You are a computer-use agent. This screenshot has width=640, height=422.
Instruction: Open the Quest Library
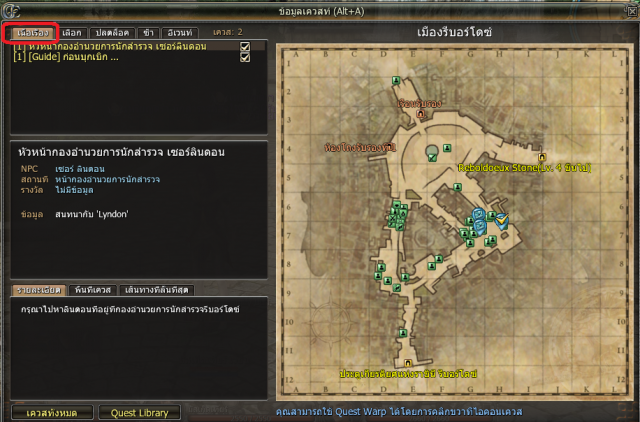click(x=139, y=411)
